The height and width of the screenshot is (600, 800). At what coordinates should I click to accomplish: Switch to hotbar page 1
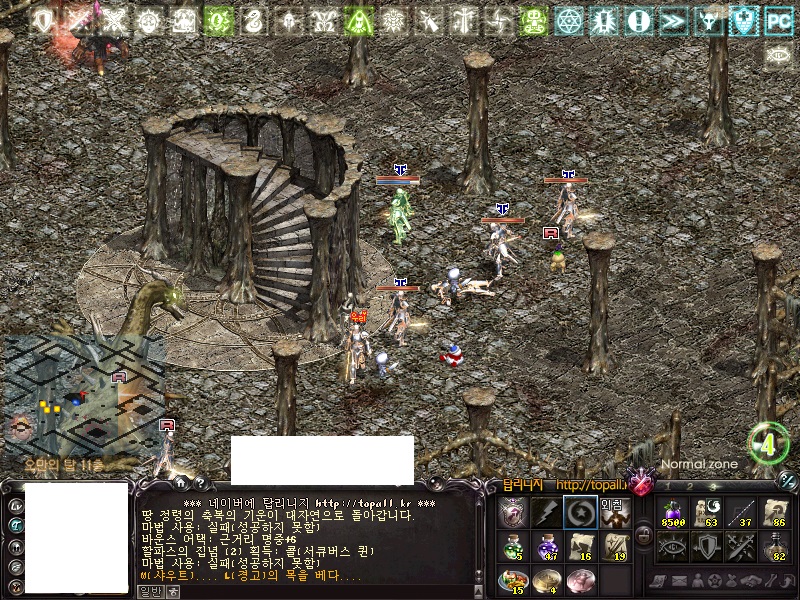click(667, 485)
